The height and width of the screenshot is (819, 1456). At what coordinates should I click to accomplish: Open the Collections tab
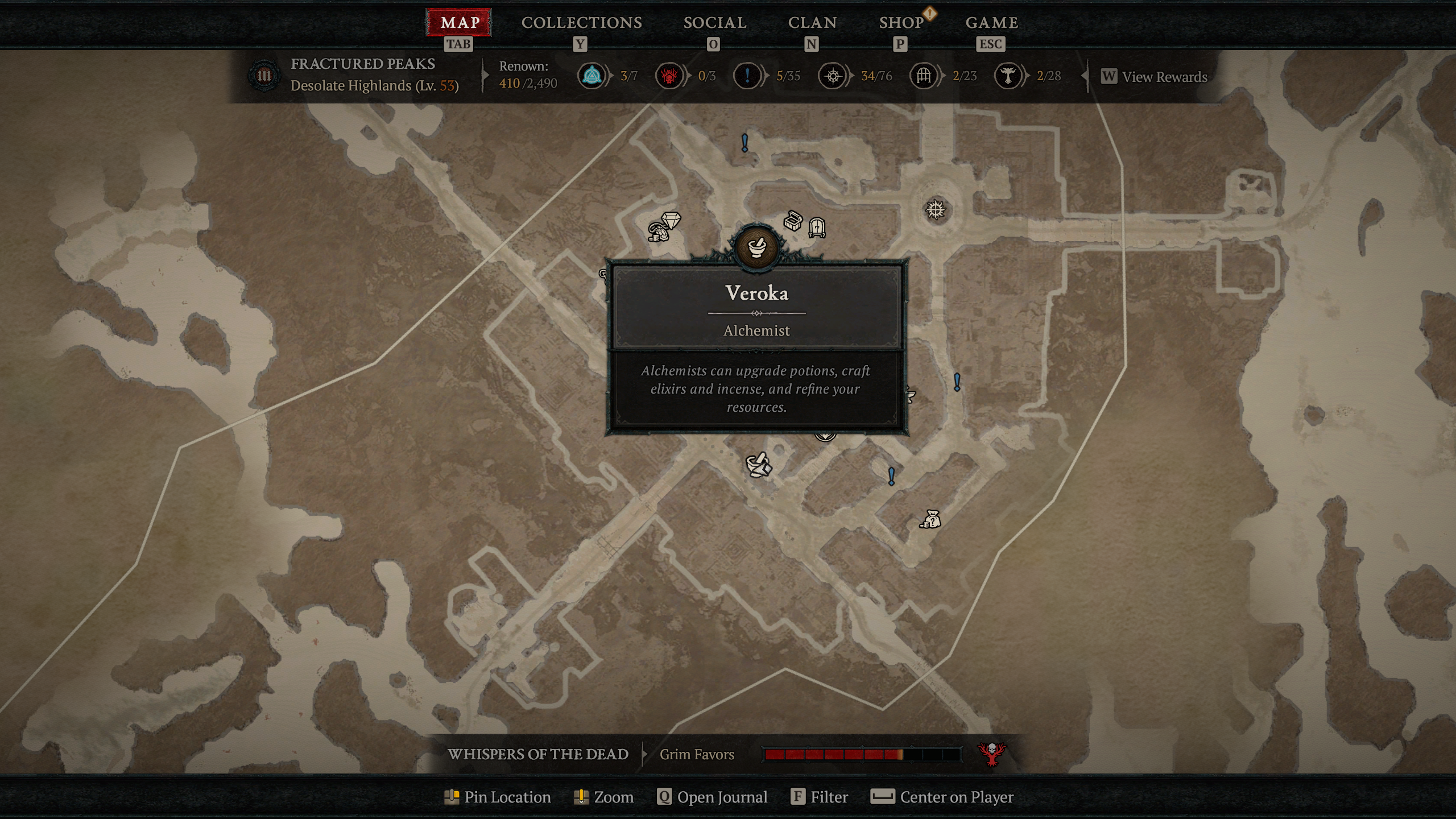click(581, 23)
